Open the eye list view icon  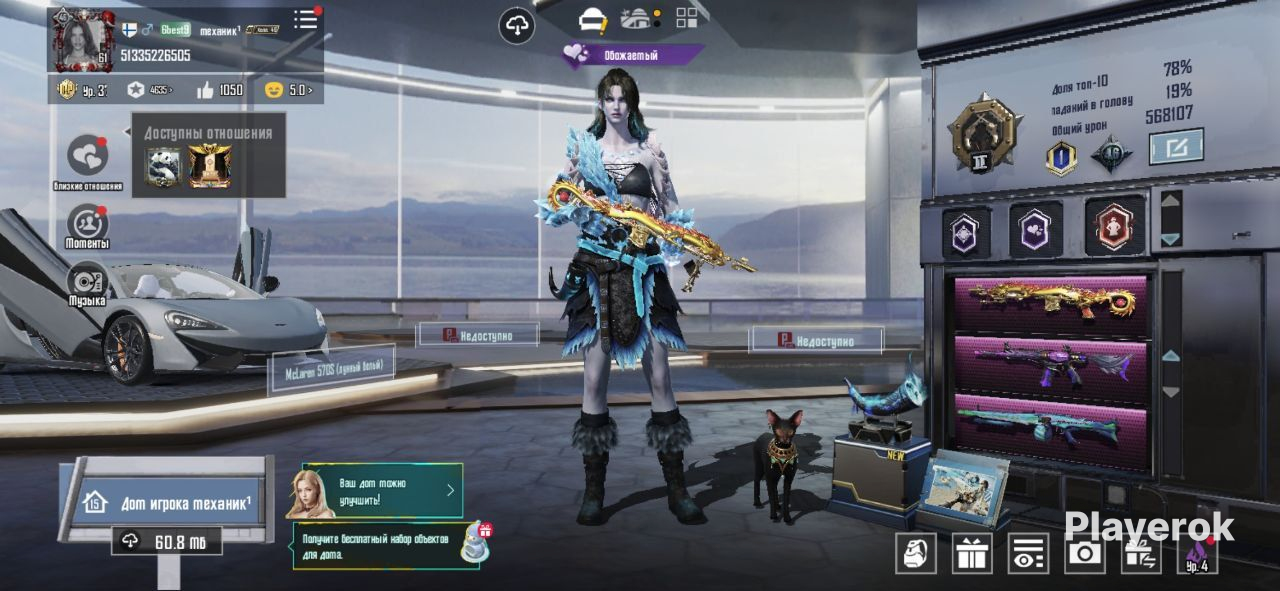point(1028,554)
